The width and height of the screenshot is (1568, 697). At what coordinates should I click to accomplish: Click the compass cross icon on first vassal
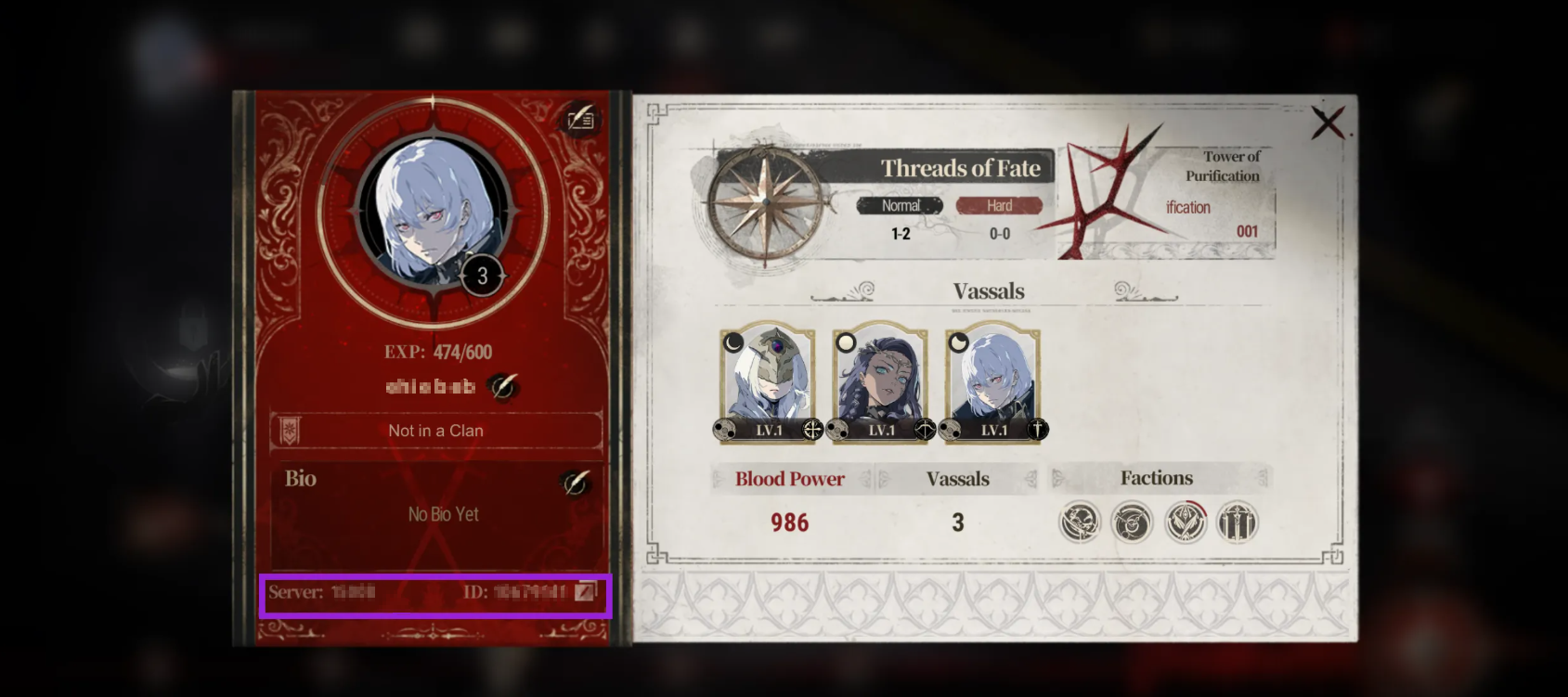pos(811,429)
